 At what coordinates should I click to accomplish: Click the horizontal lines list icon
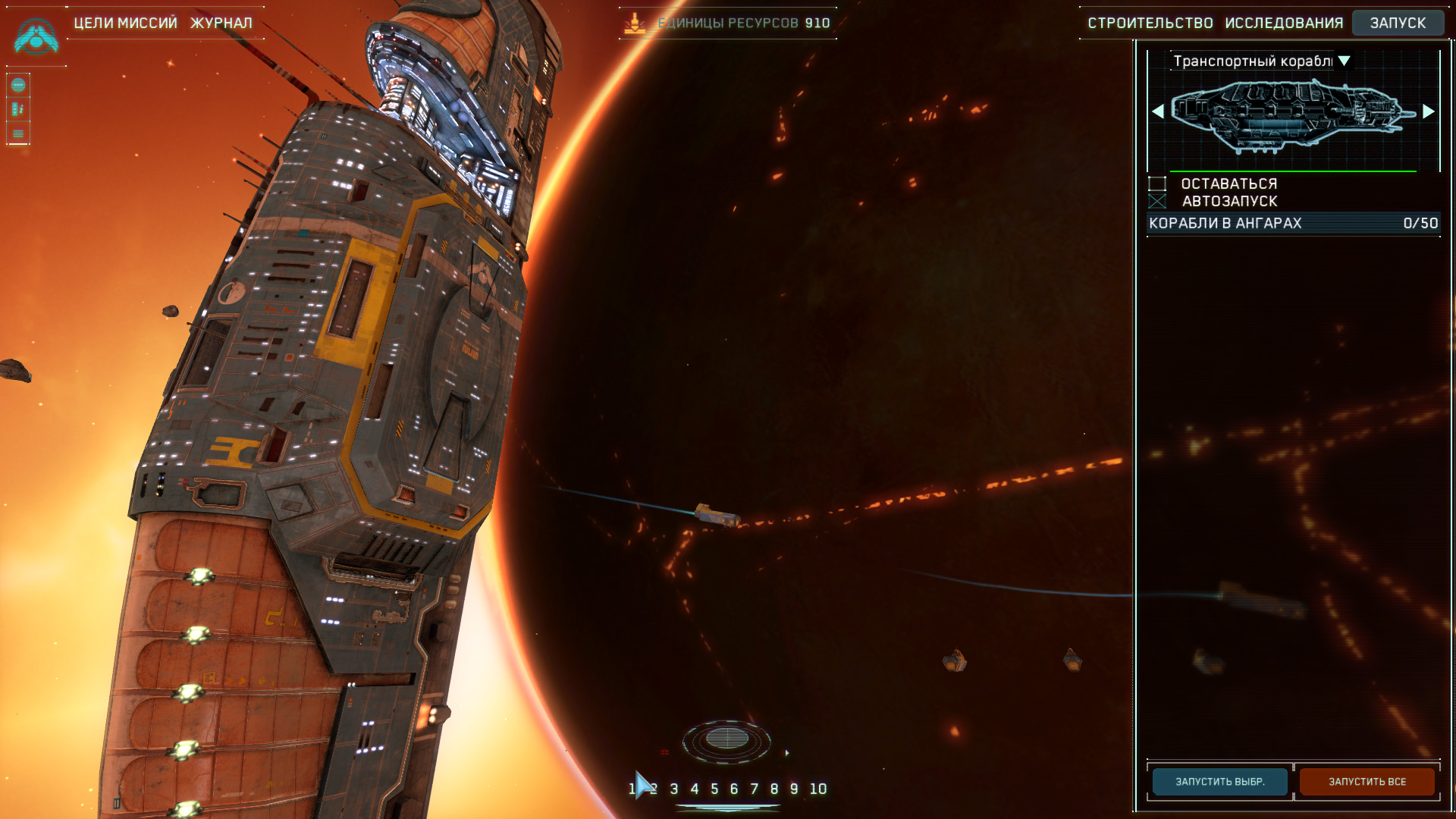tap(18, 134)
